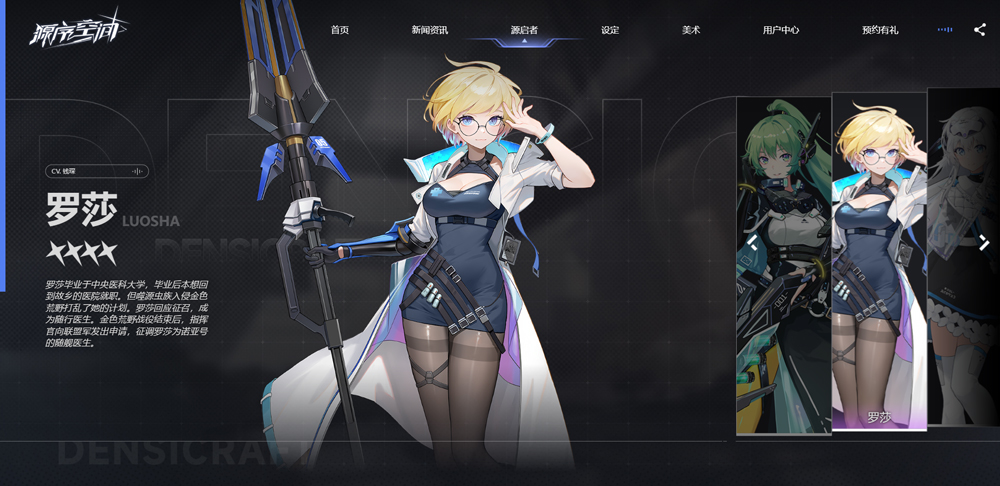Show the previous character with left arrow
The height and width of the screenshot is (486, 1000).
coord(752,242)
